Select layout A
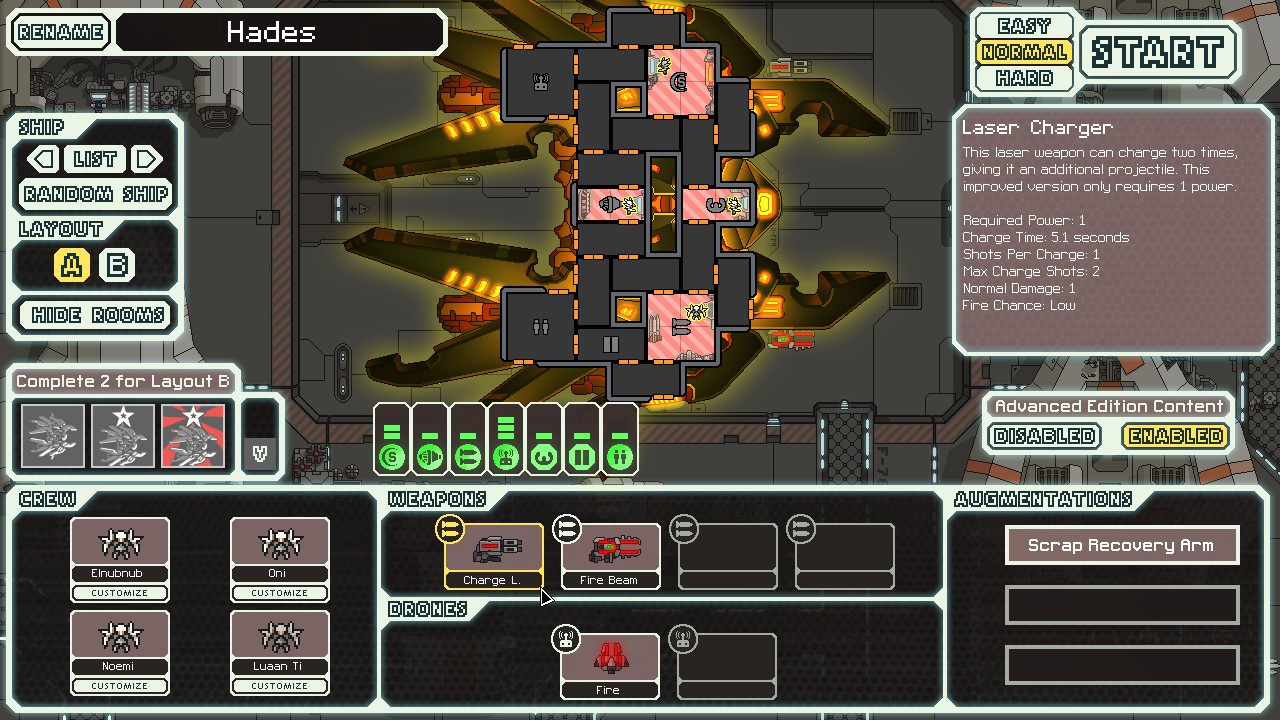 coord(73,265)
